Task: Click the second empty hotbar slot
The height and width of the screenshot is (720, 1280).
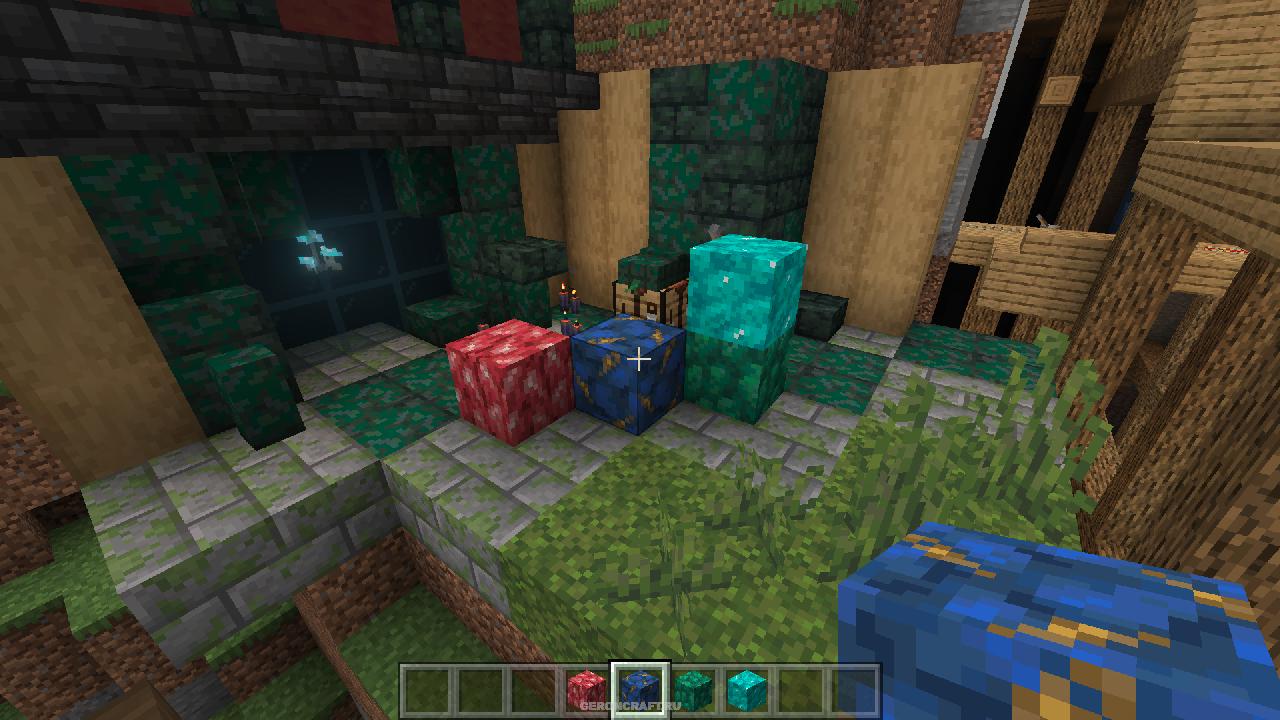Action: click(480, 687)
